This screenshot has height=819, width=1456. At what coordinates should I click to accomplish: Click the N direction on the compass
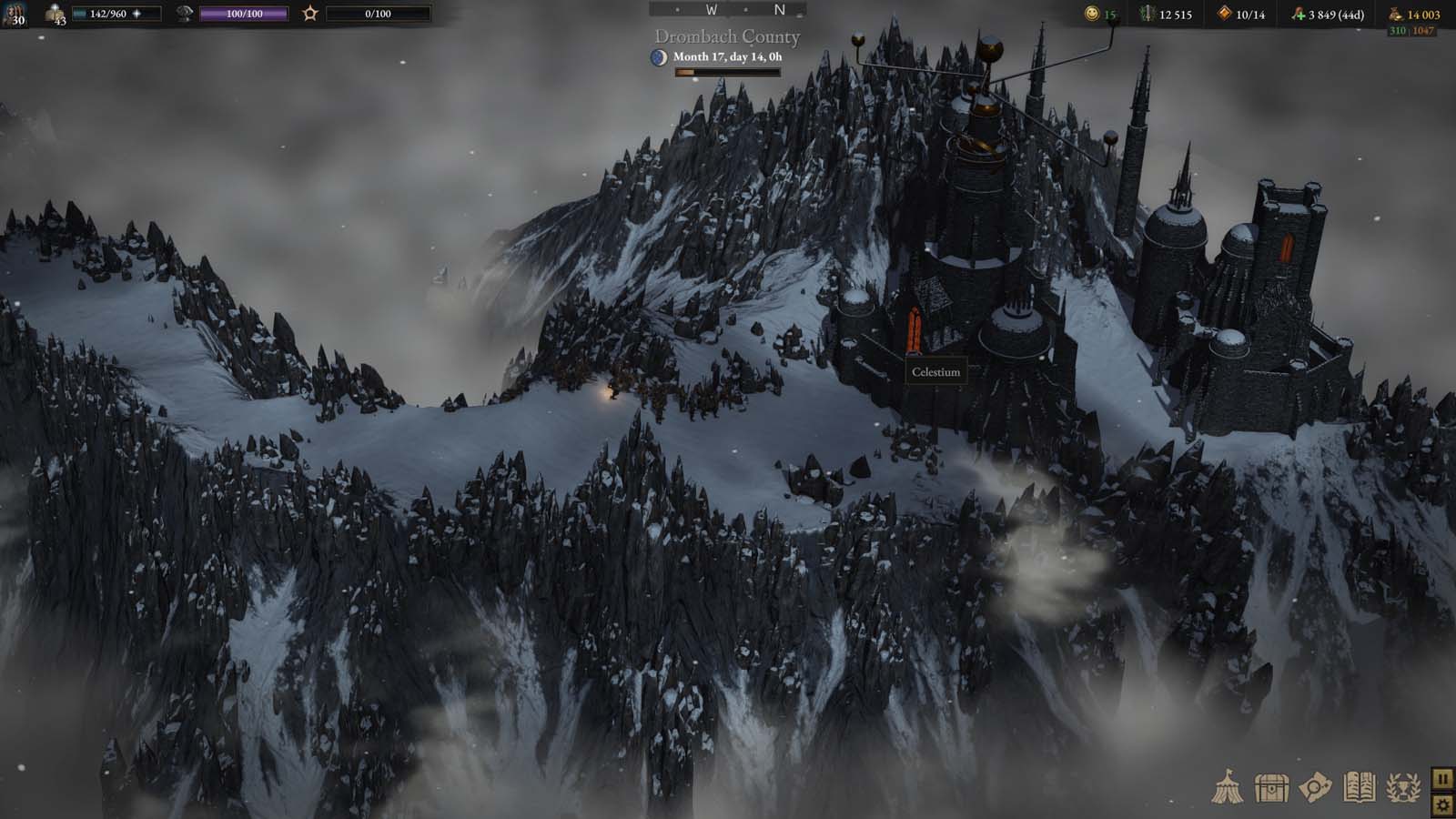coord(777,9)
